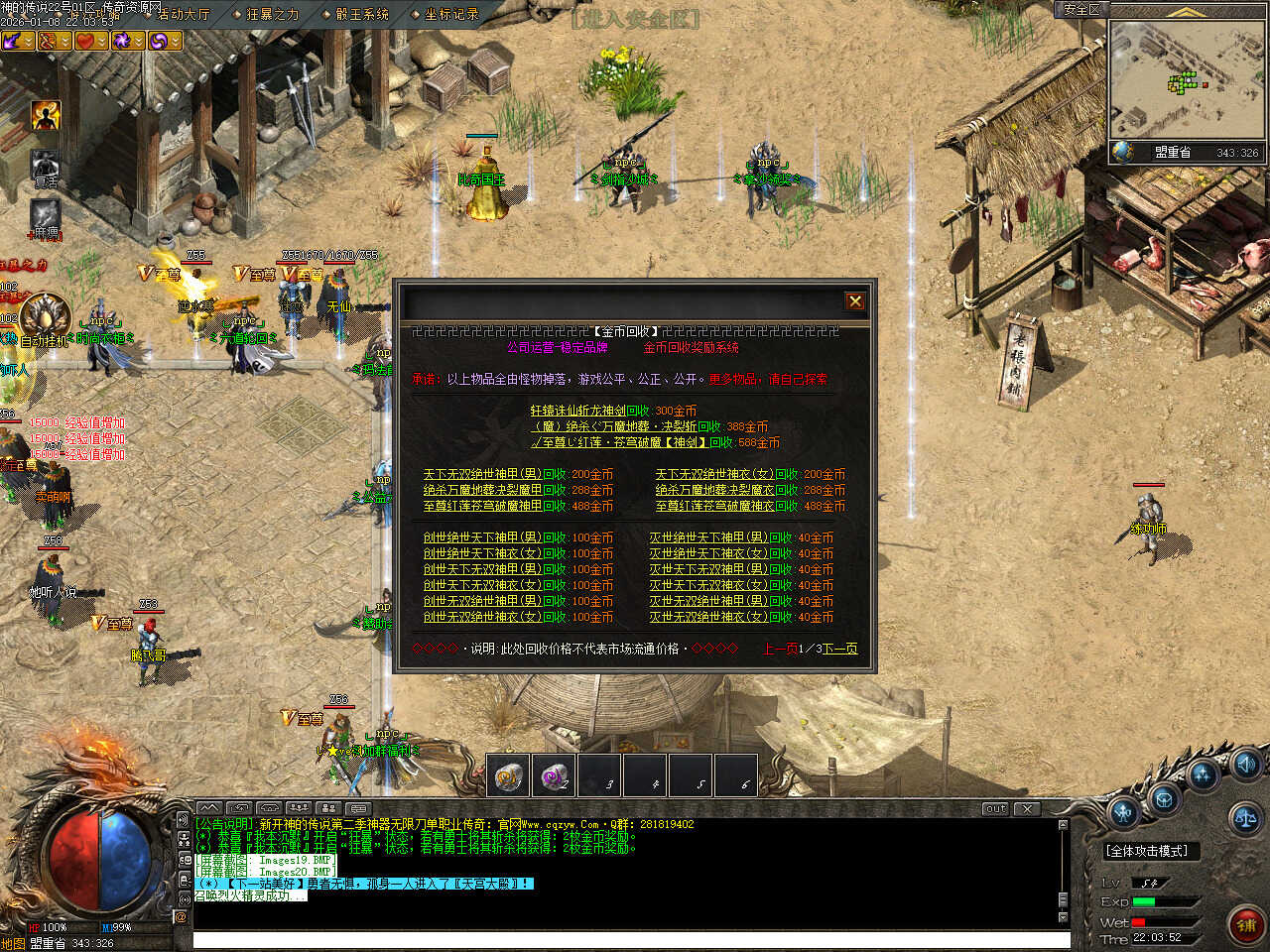Select 至尊红莲·苍穹破魔【神剑】 recycle entry
Image resolution: width=1270 pixels, height=952 pixels.
(x=655, y=442)
